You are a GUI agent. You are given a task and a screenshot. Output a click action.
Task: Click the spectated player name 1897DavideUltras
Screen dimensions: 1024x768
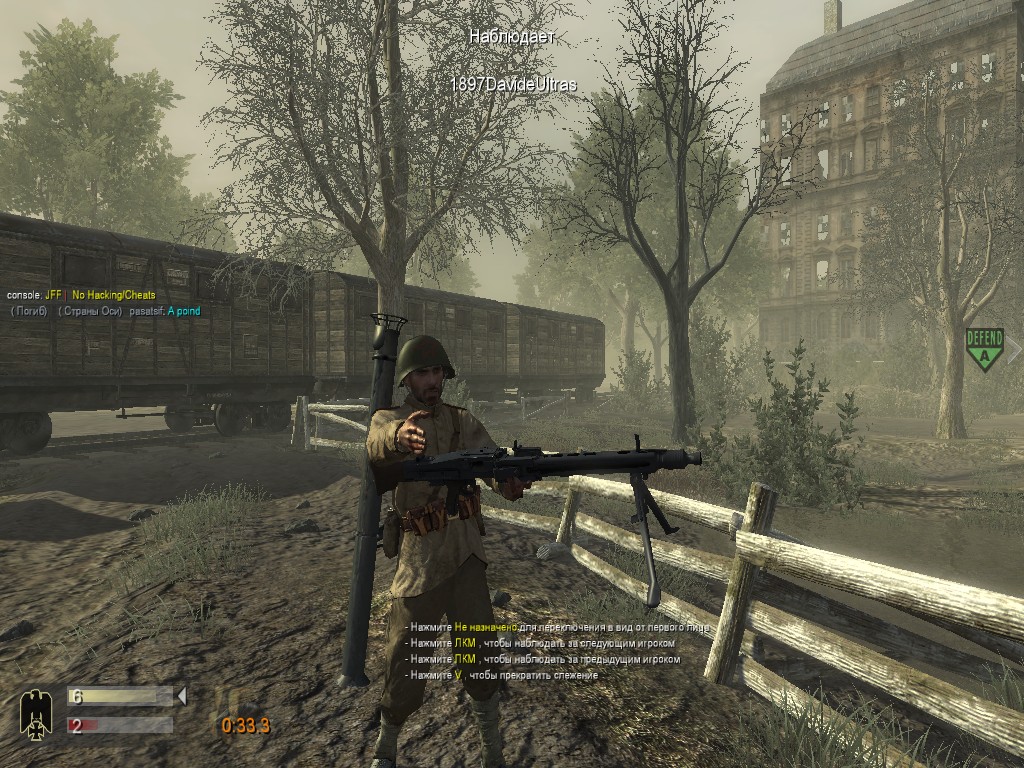pyautogui.click(x=513, y=85)
